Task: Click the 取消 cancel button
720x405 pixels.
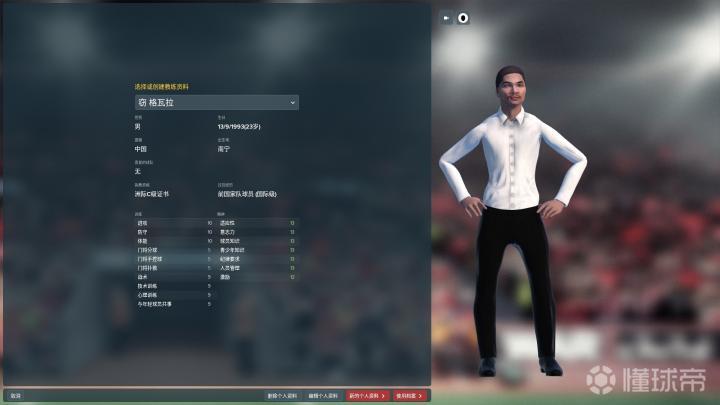Action: [15, 396]
